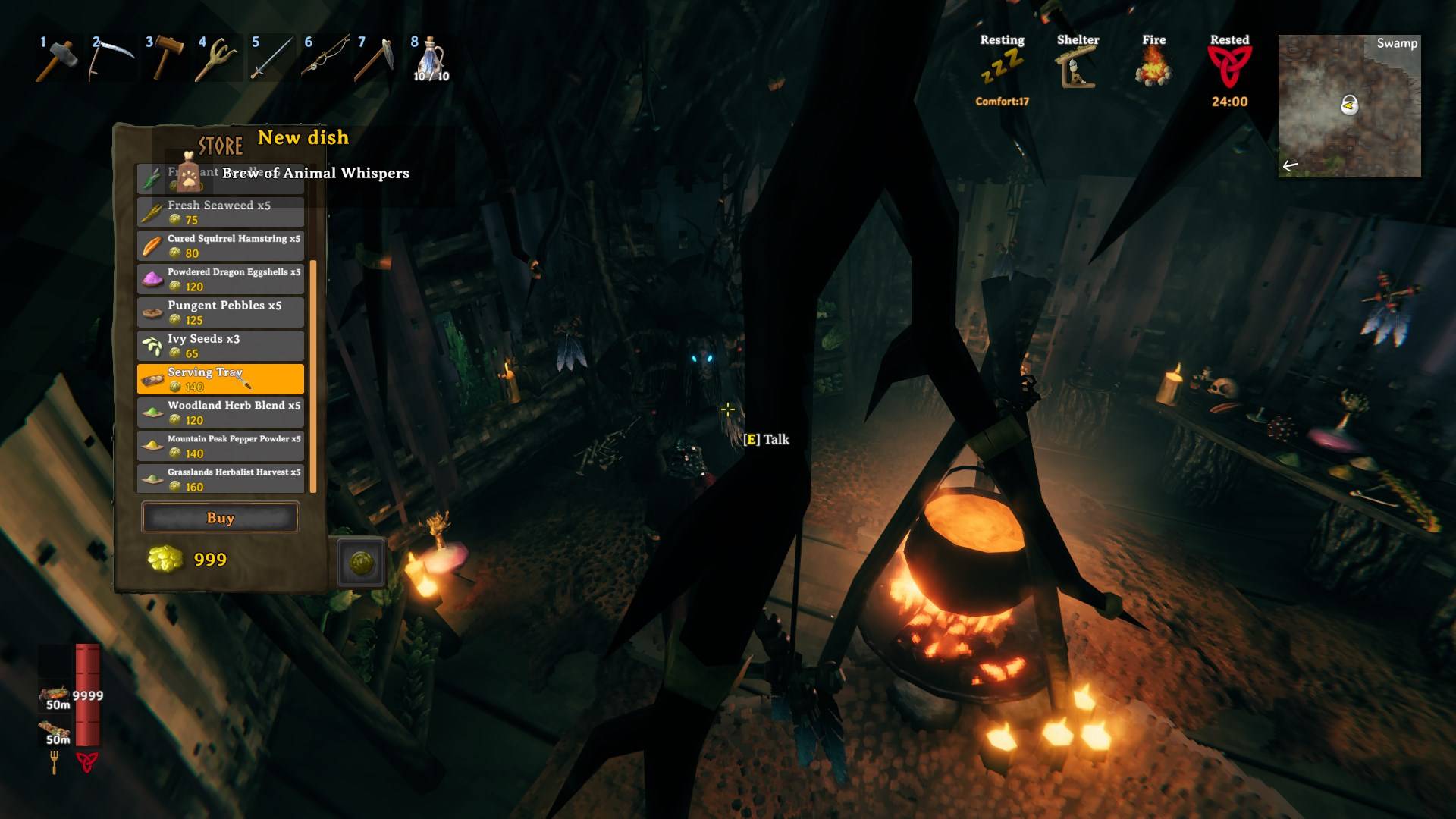Choose Cured Squirrel Hamstring x5 listing

click(x=220, y=245)
